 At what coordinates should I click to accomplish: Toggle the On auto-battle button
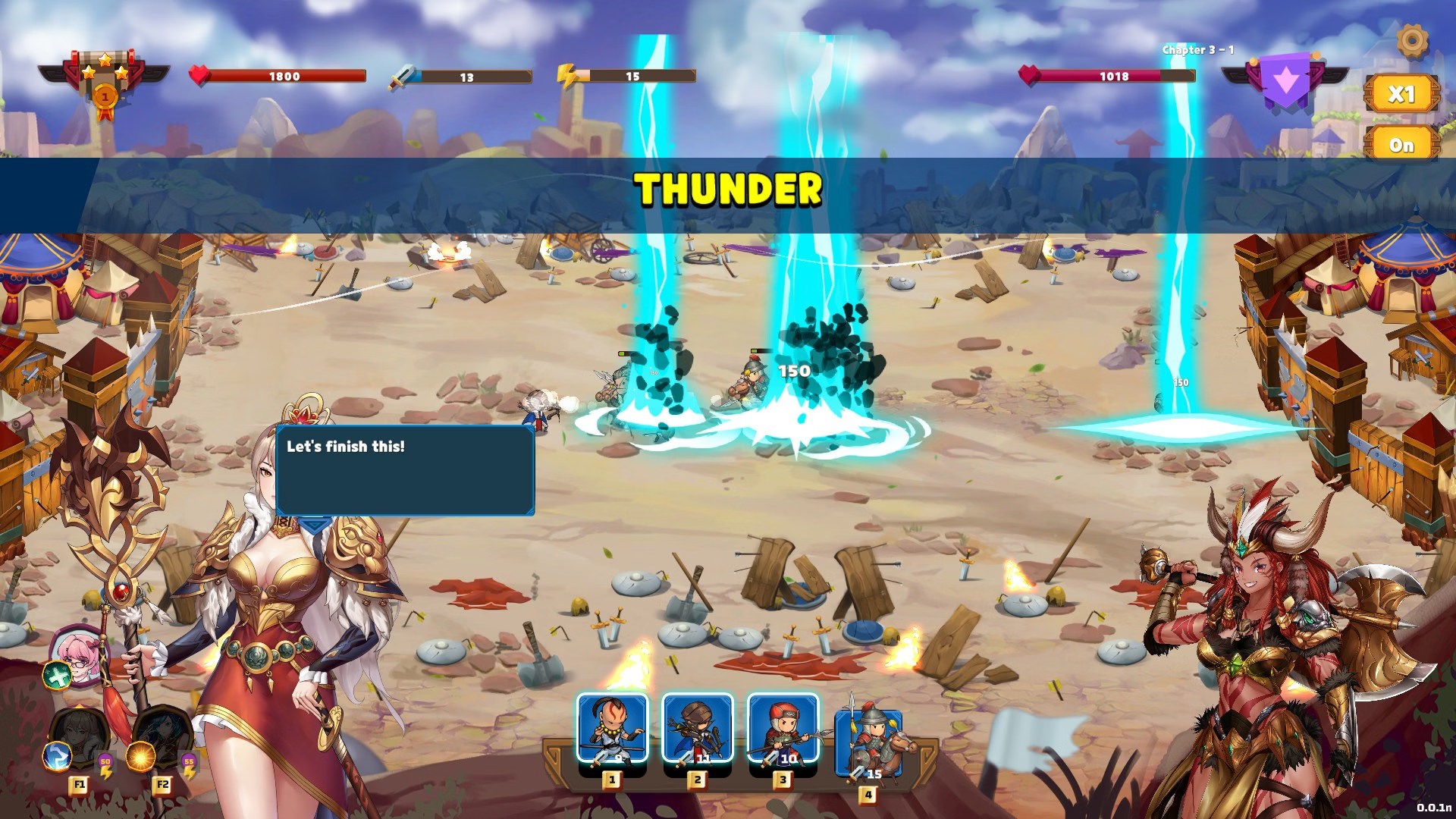1401,145
